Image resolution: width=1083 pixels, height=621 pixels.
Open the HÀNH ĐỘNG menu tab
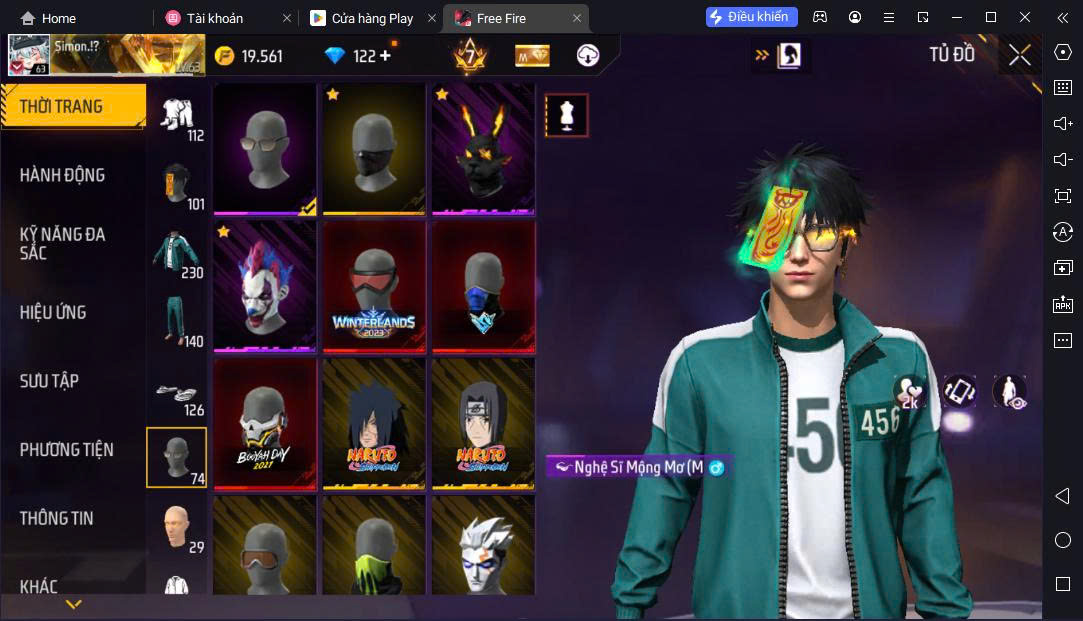pyautogui.click(x=62, y=175)
